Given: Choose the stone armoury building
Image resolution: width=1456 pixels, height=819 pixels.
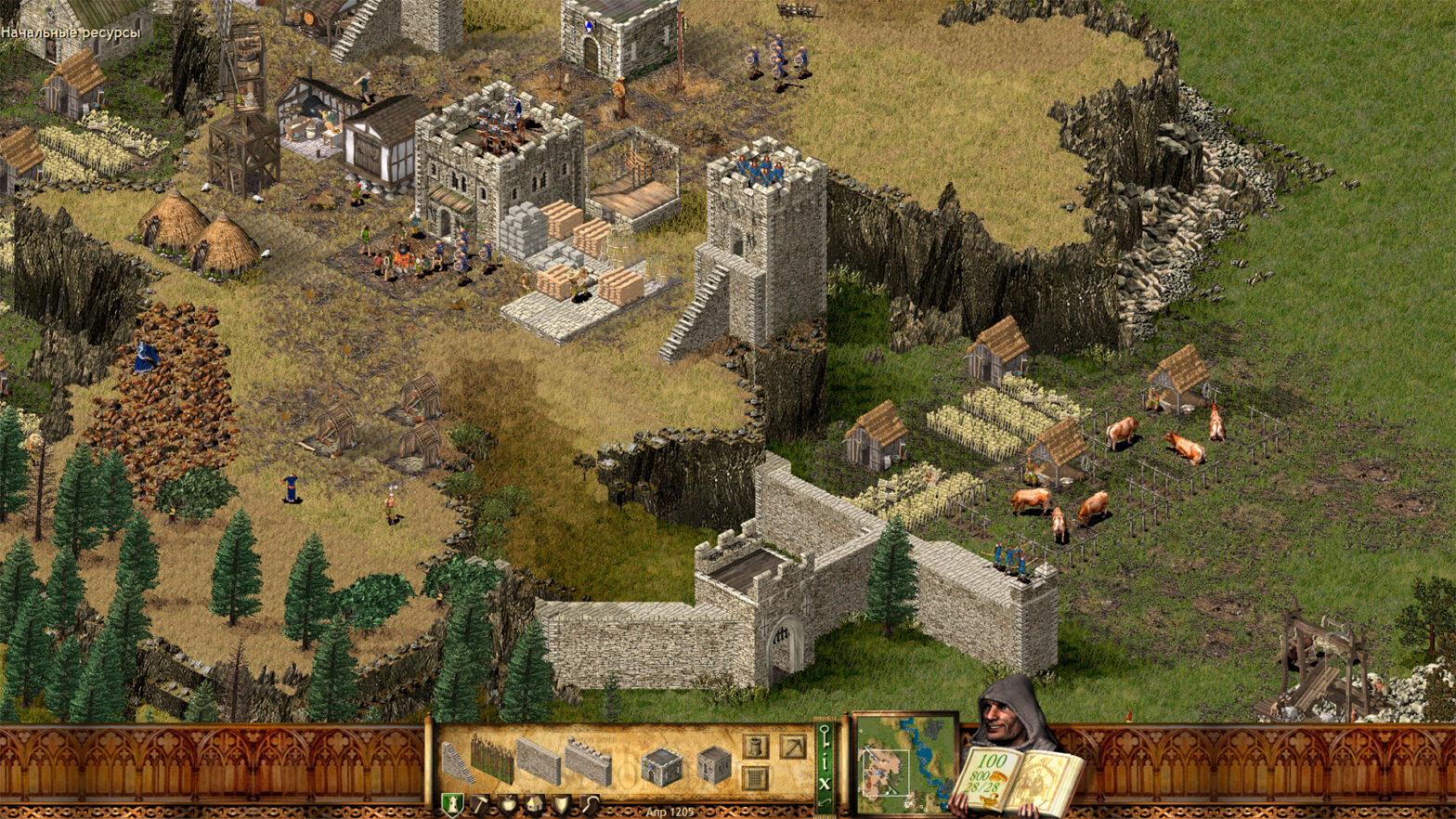Looking at the screenshot, I should 714,765.
